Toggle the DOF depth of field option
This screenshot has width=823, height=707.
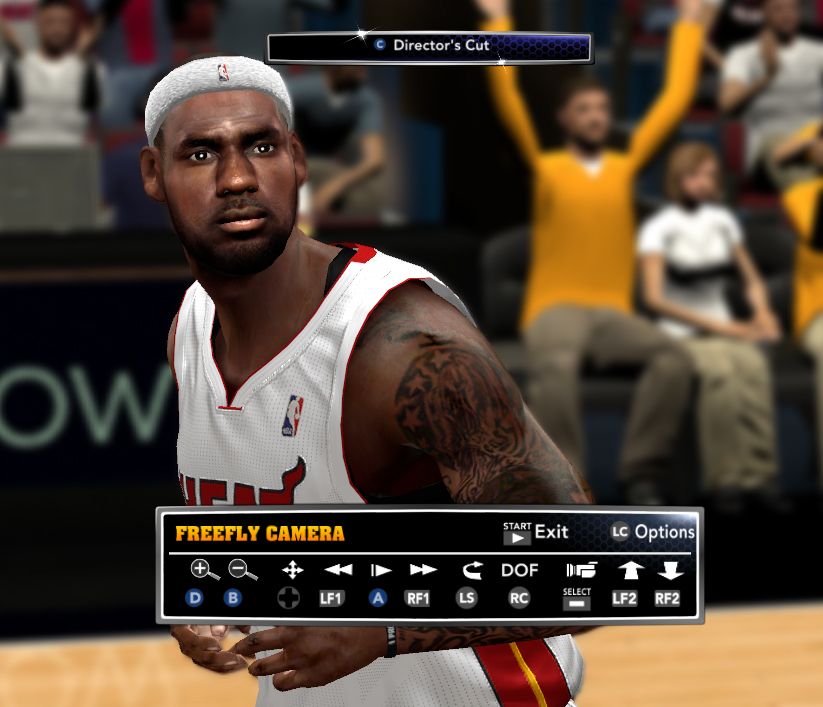tap(519, 570)
